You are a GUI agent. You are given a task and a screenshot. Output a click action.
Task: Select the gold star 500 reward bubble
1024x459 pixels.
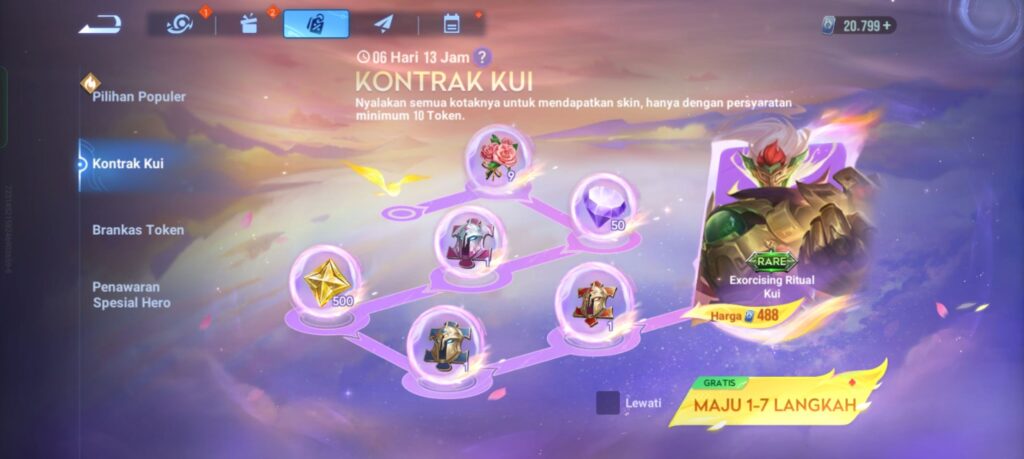tap(324, 280)
